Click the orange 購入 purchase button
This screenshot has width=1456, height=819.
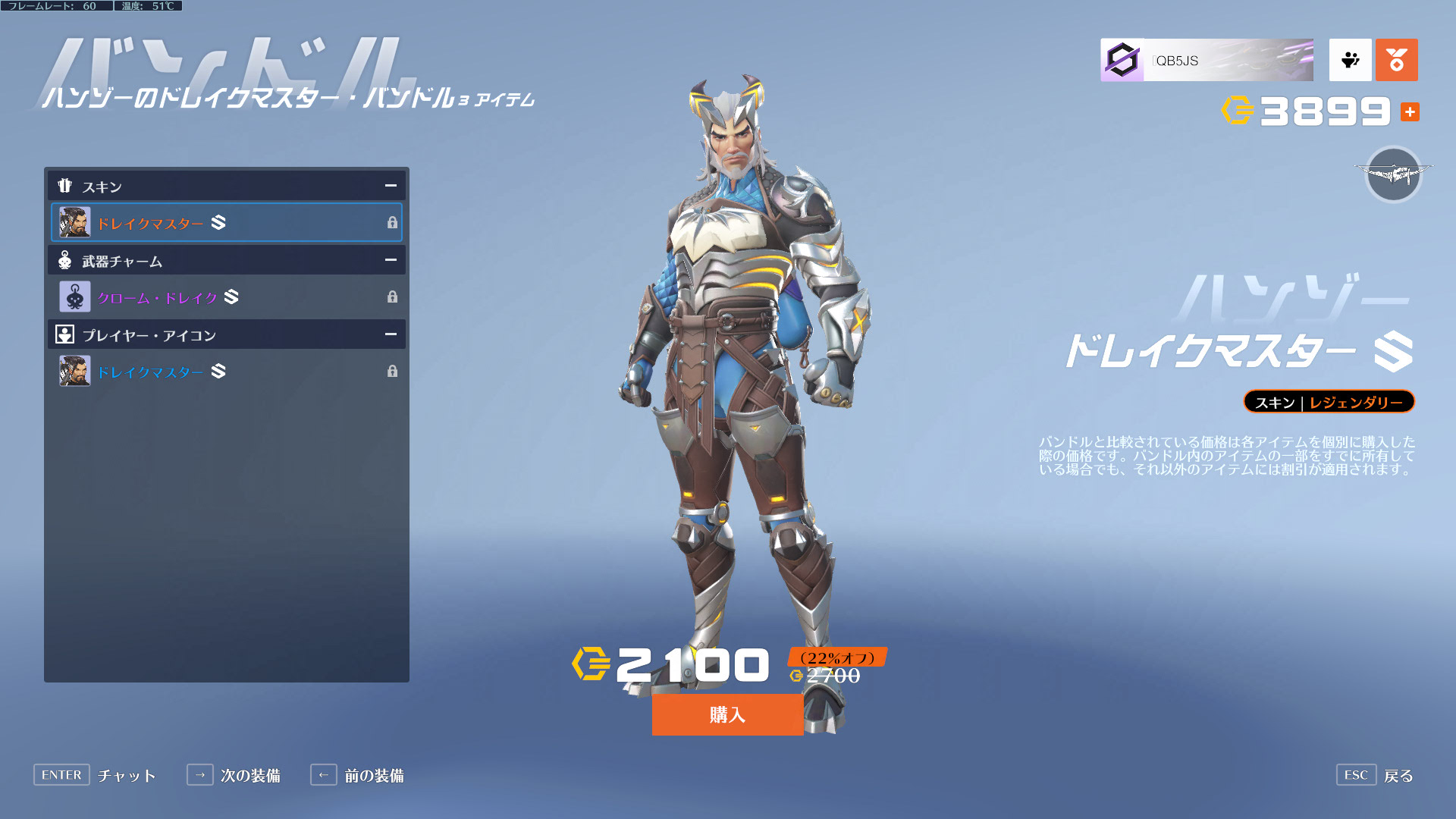click(x=727, y=714)
